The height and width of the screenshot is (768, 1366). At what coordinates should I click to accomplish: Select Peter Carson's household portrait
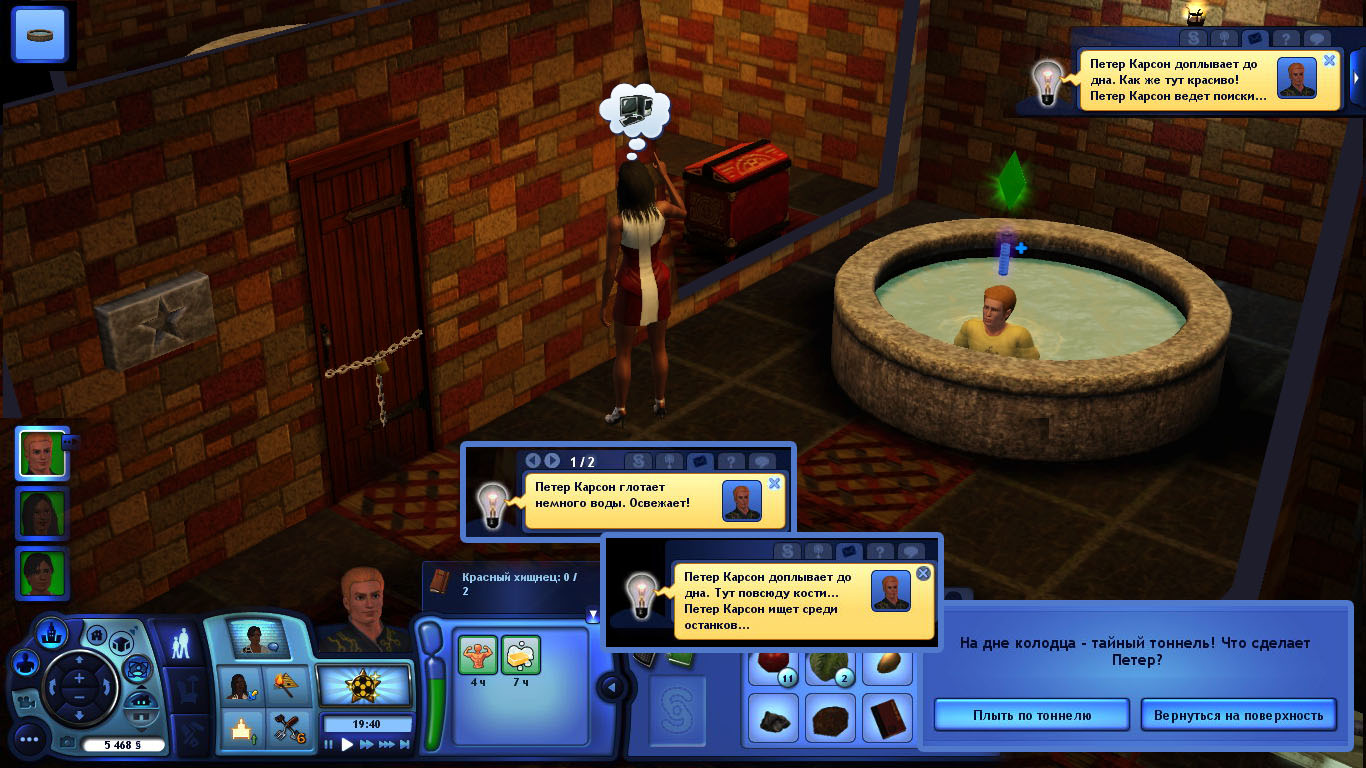click(x=42, y=453)
